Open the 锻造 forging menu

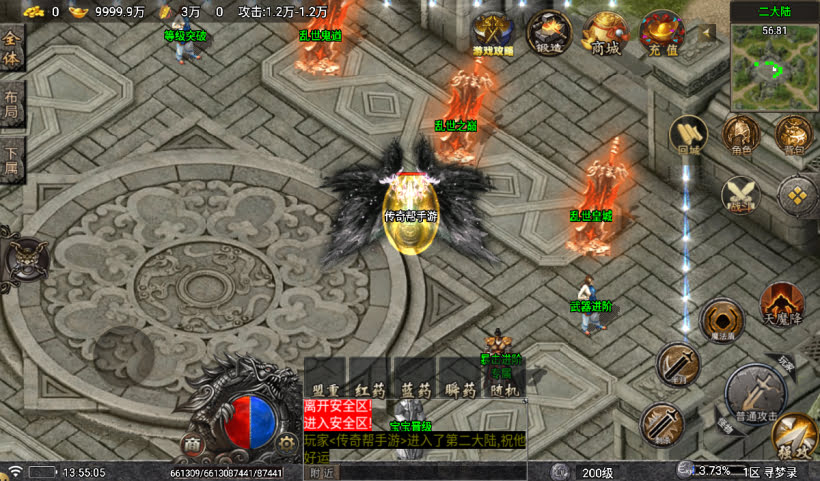[x=548, y=31]
